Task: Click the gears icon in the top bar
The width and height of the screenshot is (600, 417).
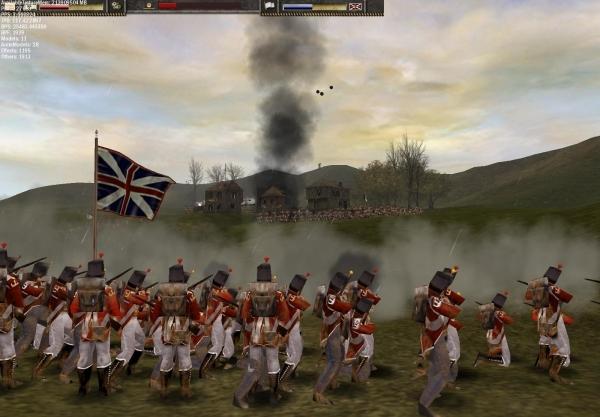Action: pyautogui.click(x=116, y=6)
